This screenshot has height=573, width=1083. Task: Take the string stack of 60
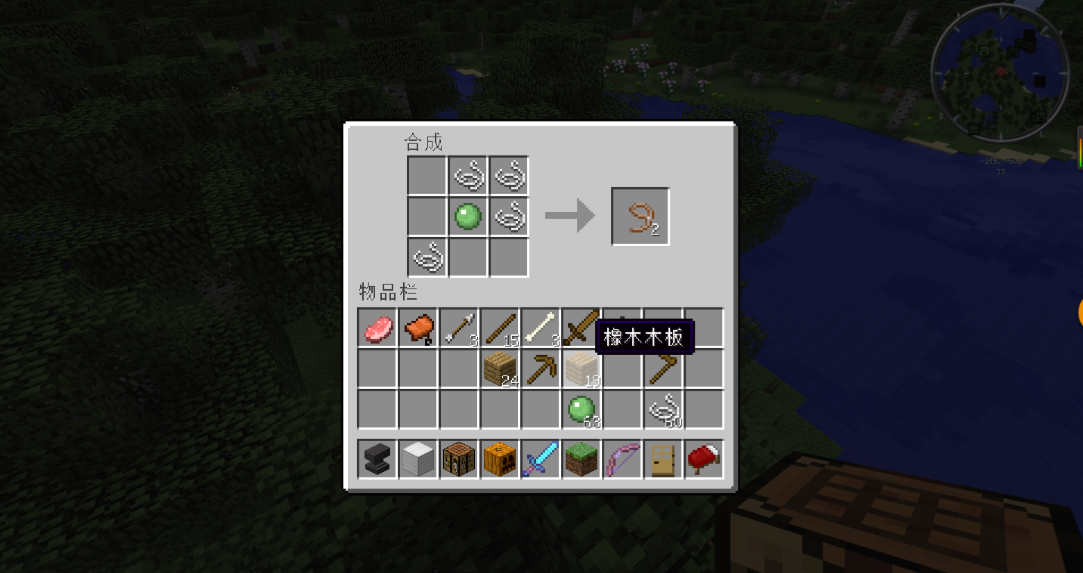(662, 409)
